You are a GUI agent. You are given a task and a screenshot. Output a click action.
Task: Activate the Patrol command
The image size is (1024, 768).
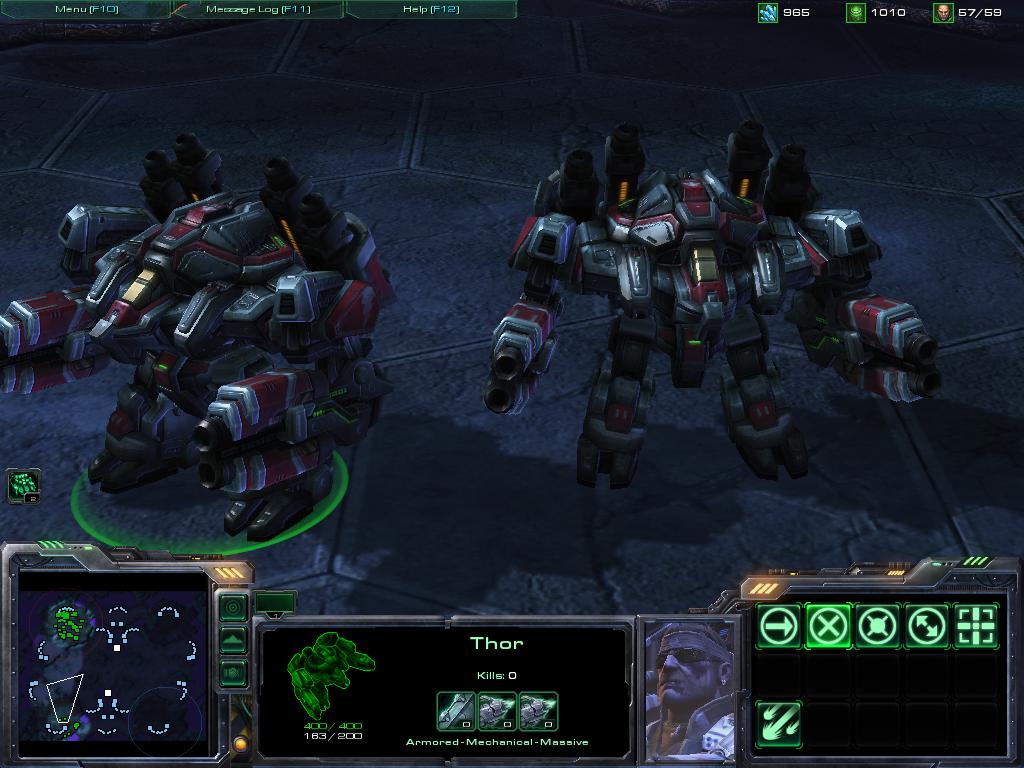coord(927,627)
